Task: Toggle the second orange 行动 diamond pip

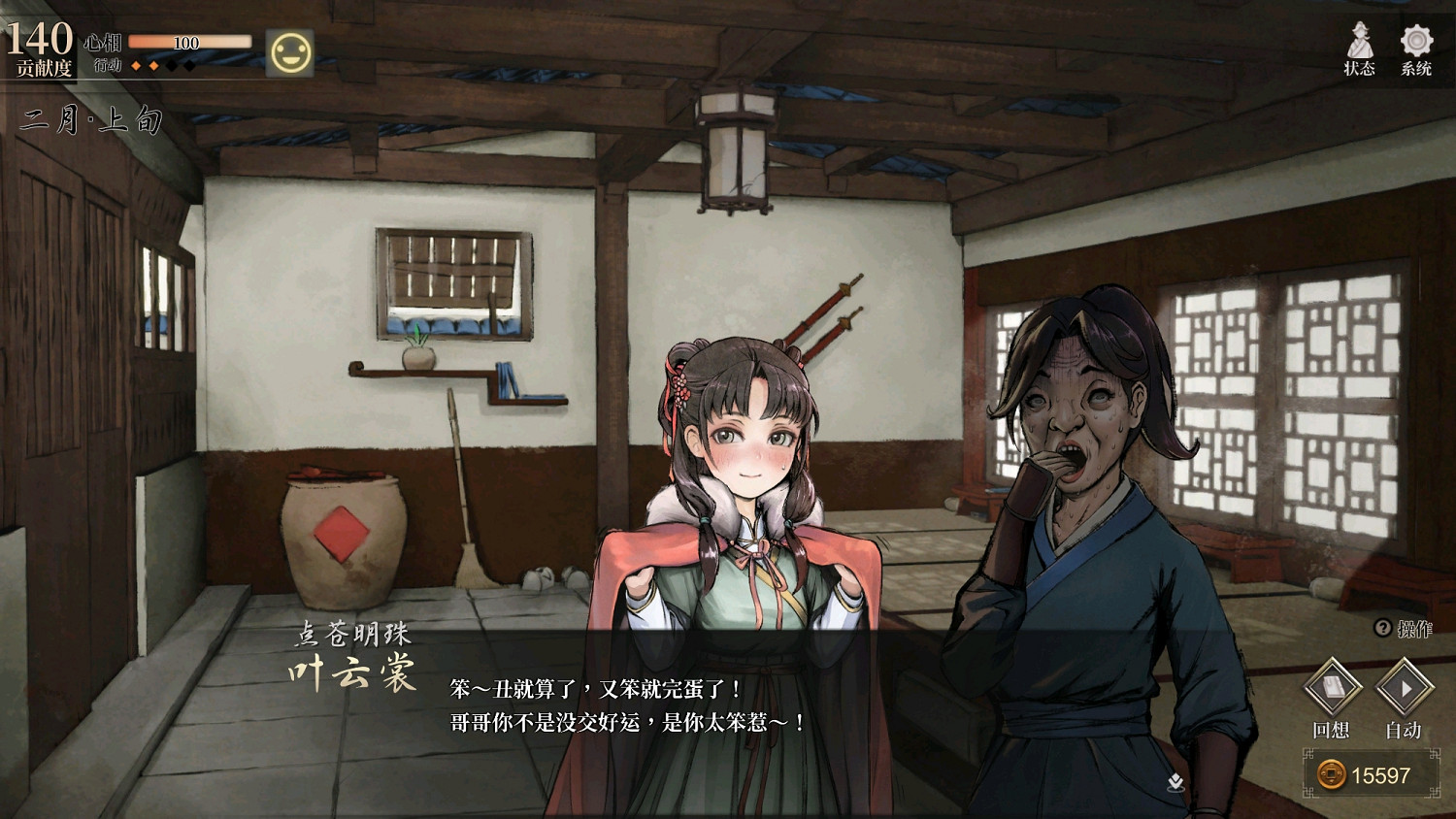Action: coord(152,67)
